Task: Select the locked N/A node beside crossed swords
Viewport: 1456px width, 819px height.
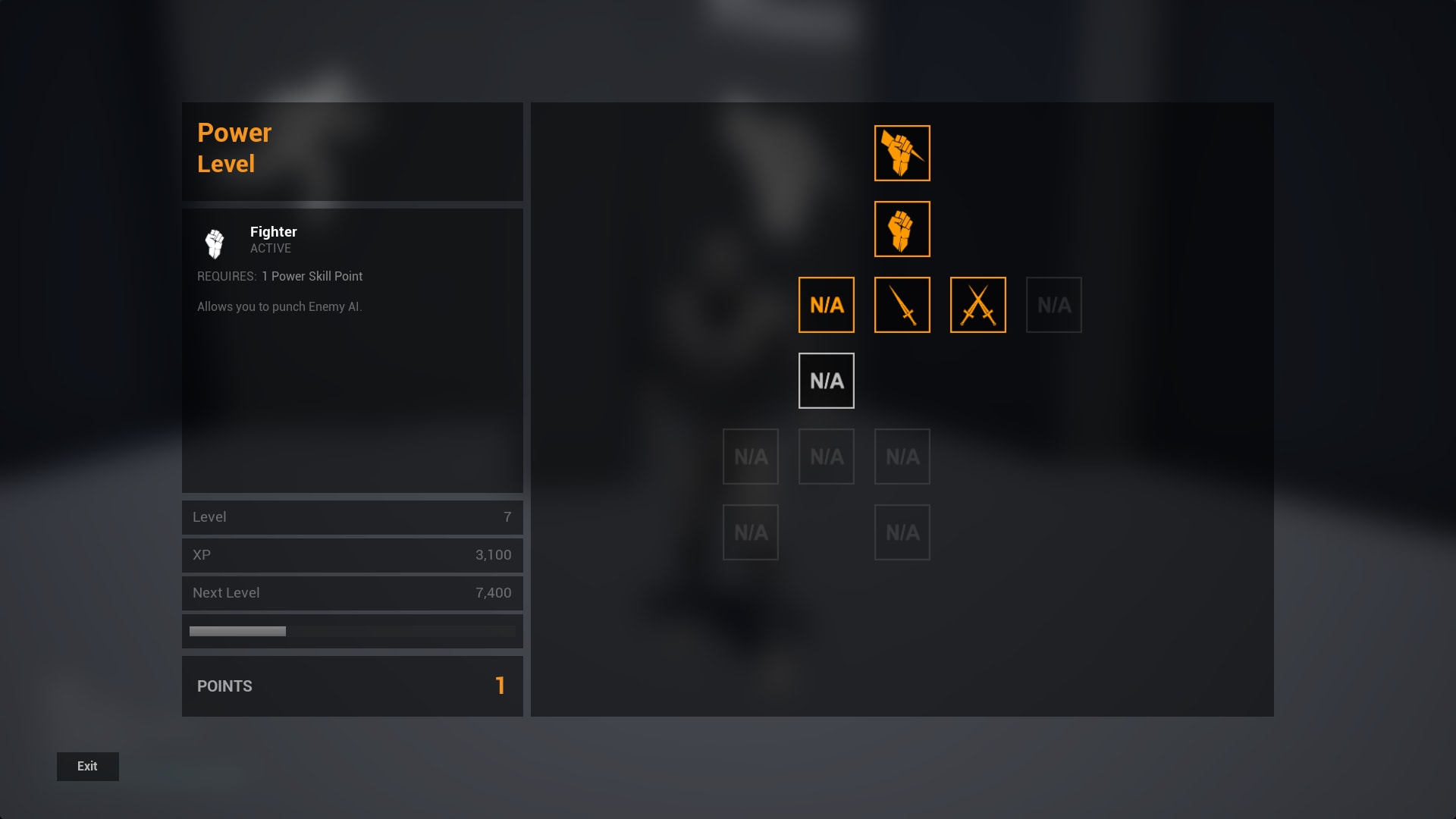Action: click(1054, 305)
